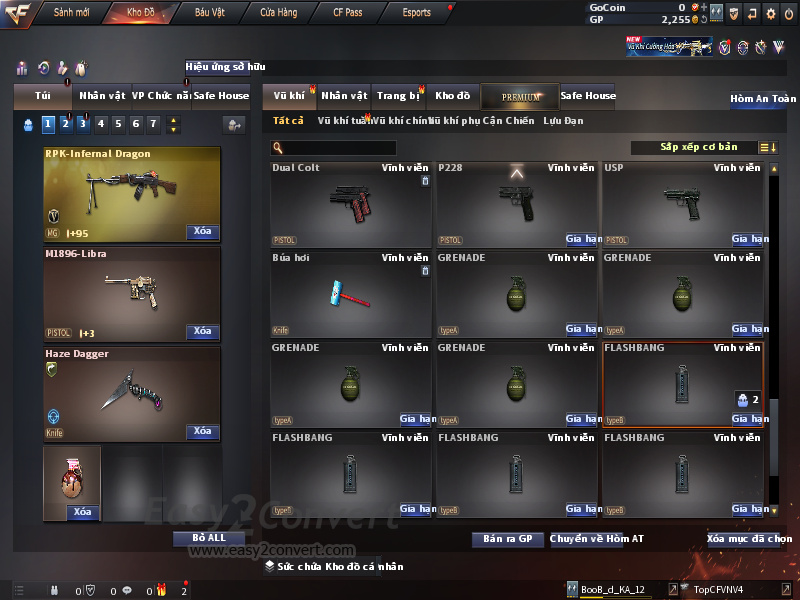
Task: Select the PREMIUM tab
Action: tap(520, 96)
